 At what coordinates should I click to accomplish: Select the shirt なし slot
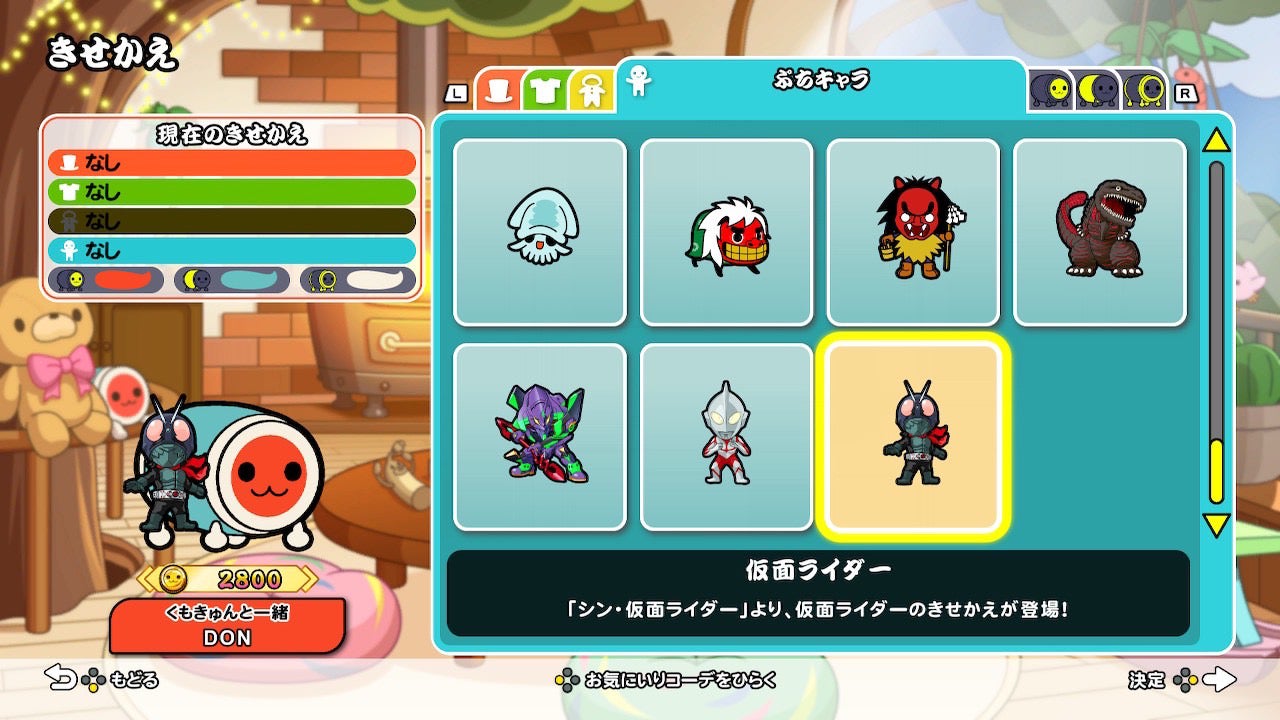(x=230, y=189)
